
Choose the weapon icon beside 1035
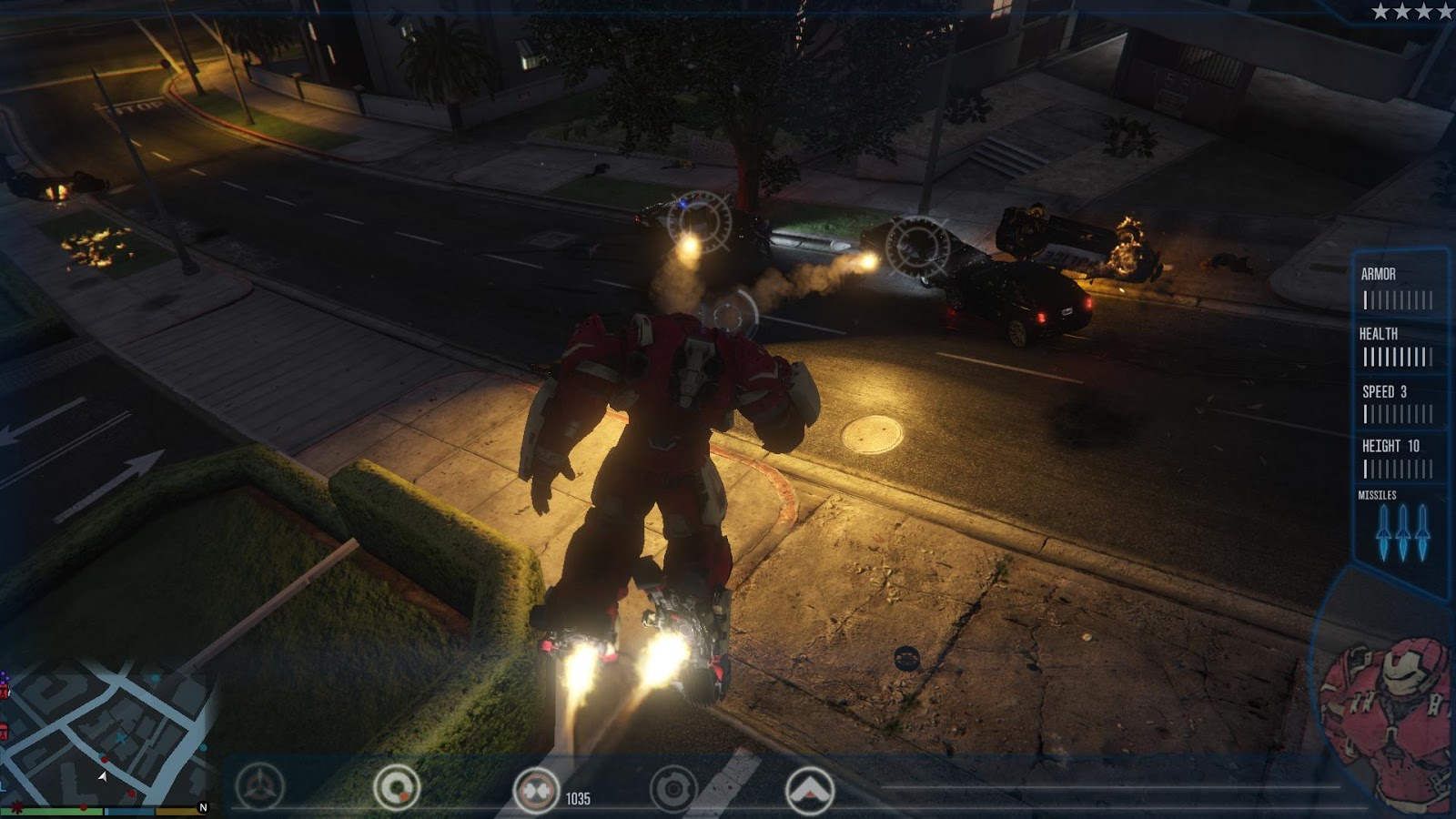(x=536, y=789)
